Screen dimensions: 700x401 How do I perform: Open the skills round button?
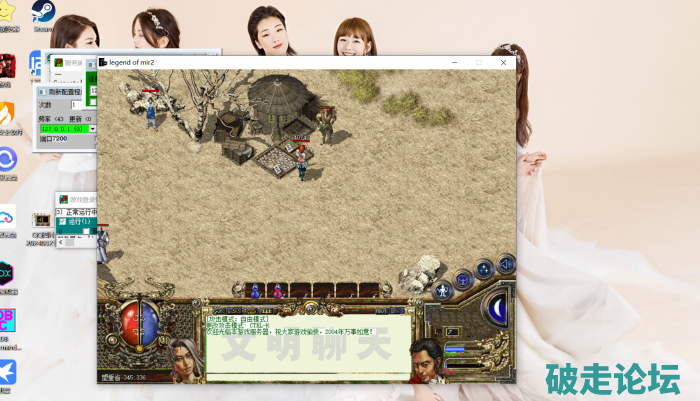(x=484, y=268)
